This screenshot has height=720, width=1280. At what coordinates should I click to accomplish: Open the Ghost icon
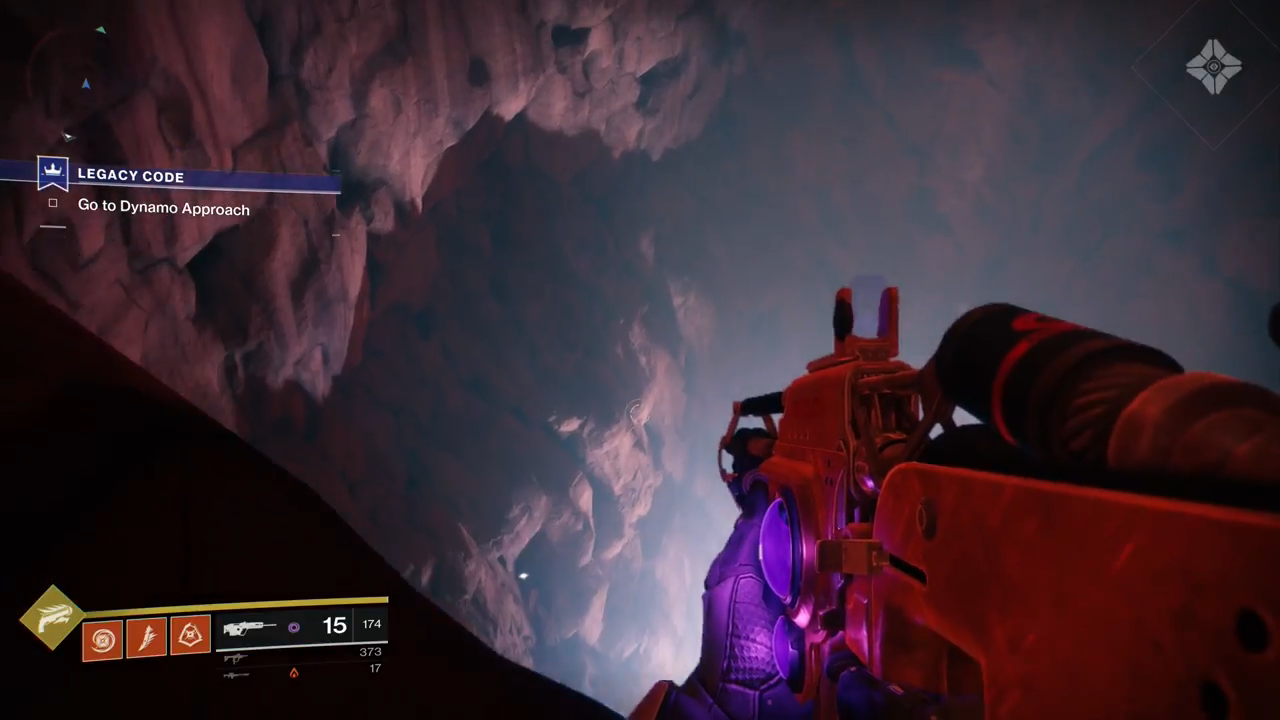point(1213,68)
